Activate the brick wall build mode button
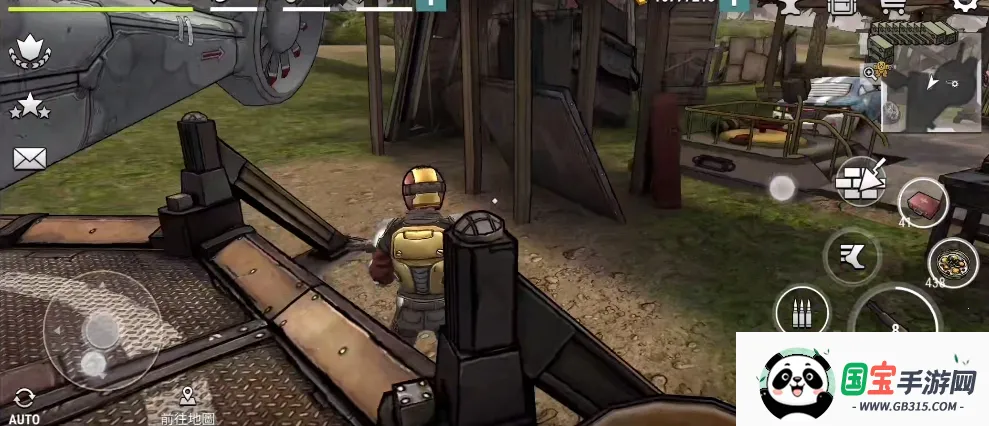 [861, 181]
